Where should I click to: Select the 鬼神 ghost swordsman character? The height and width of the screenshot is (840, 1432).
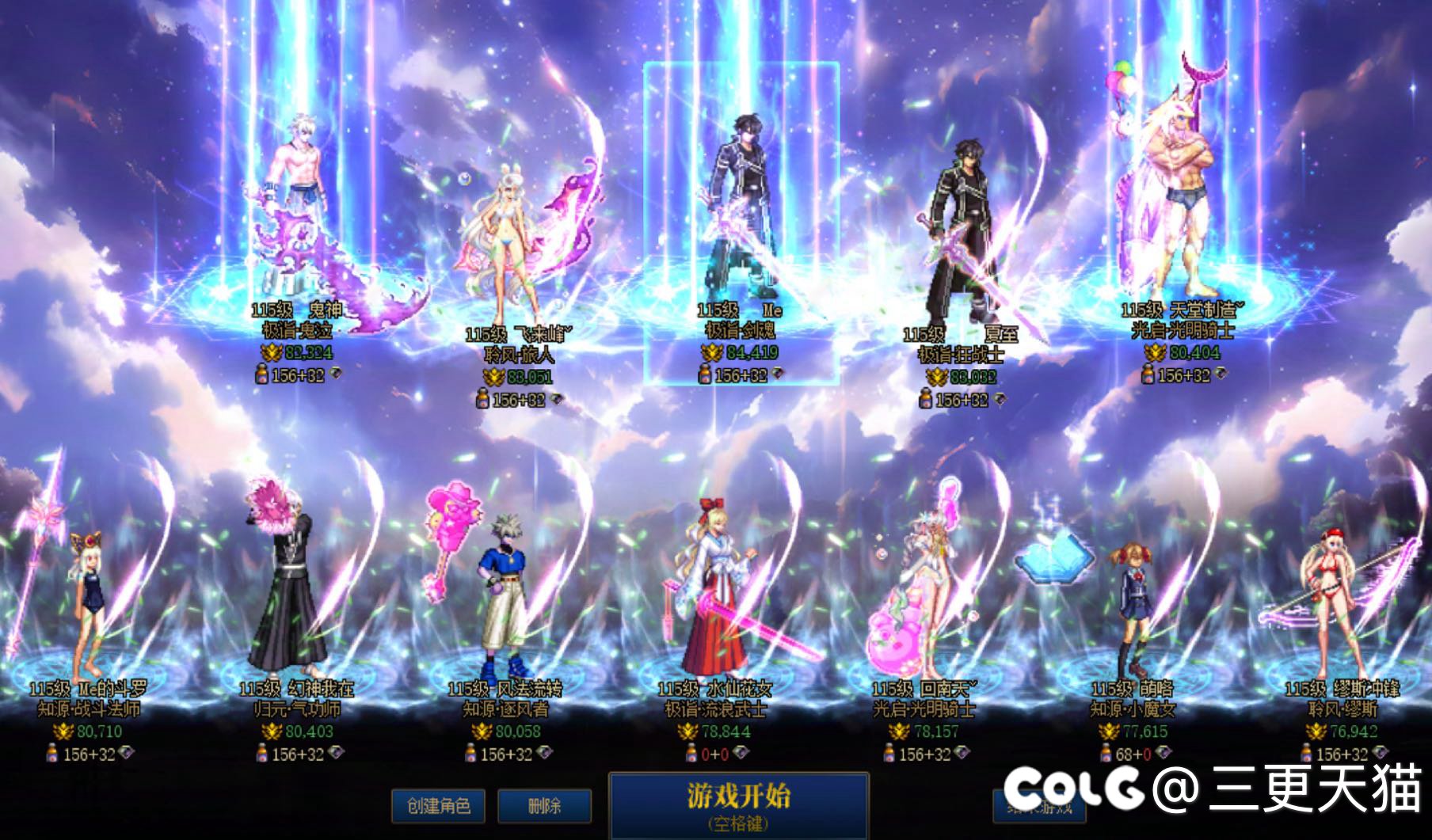297,214
